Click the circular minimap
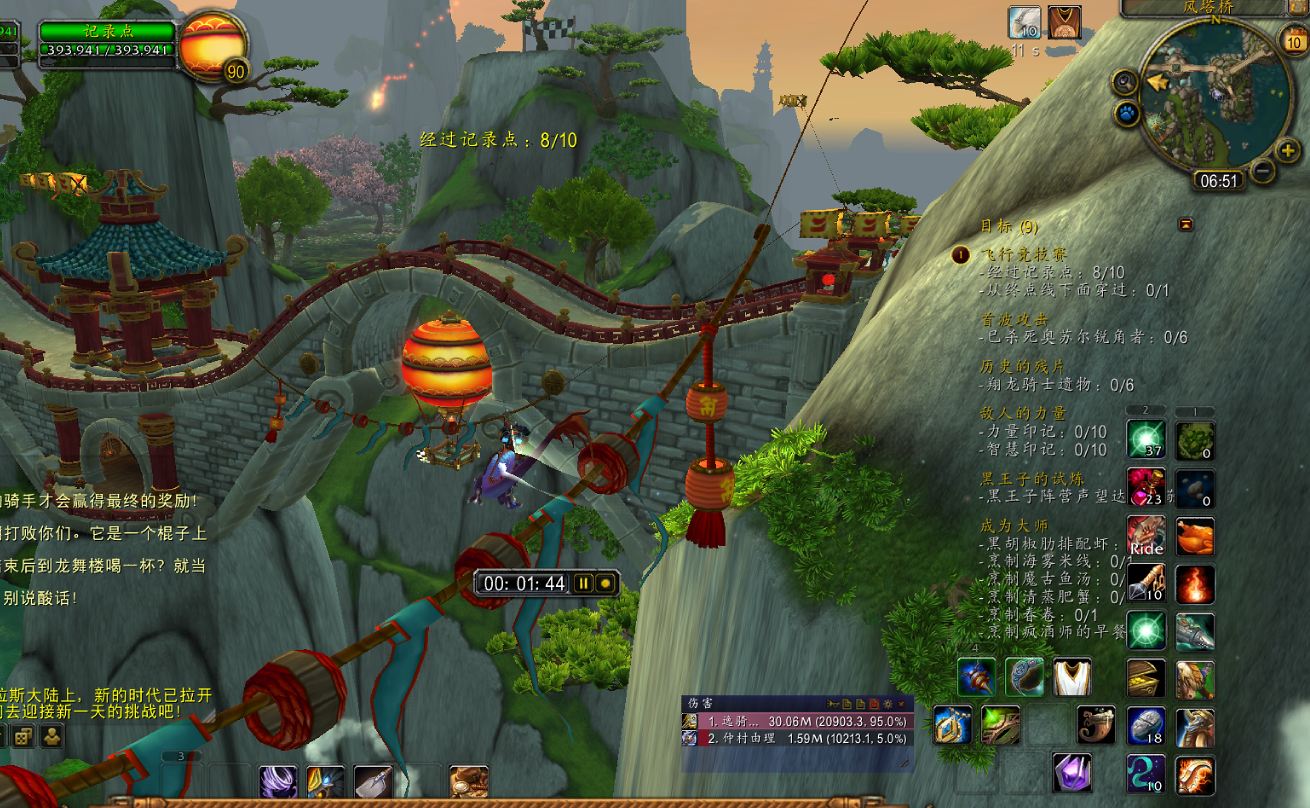The height and width of the screenshot is (808, 1310). pos(1215,94)
